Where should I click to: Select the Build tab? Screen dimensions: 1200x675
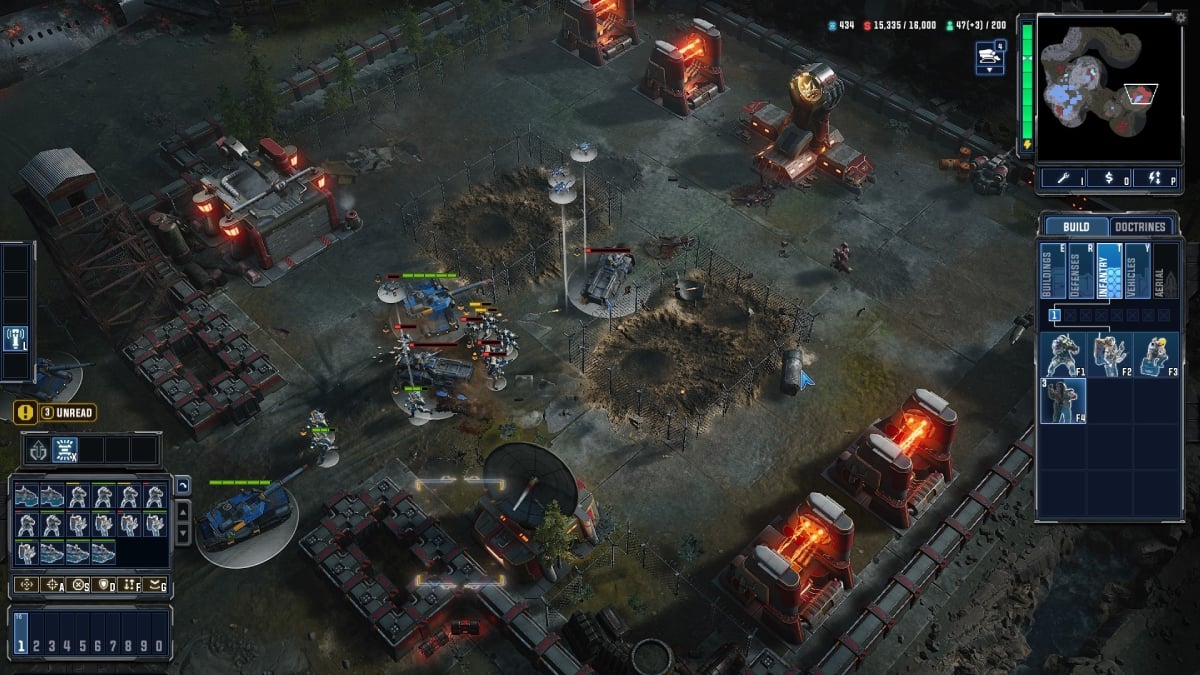tap(1075, 227)
